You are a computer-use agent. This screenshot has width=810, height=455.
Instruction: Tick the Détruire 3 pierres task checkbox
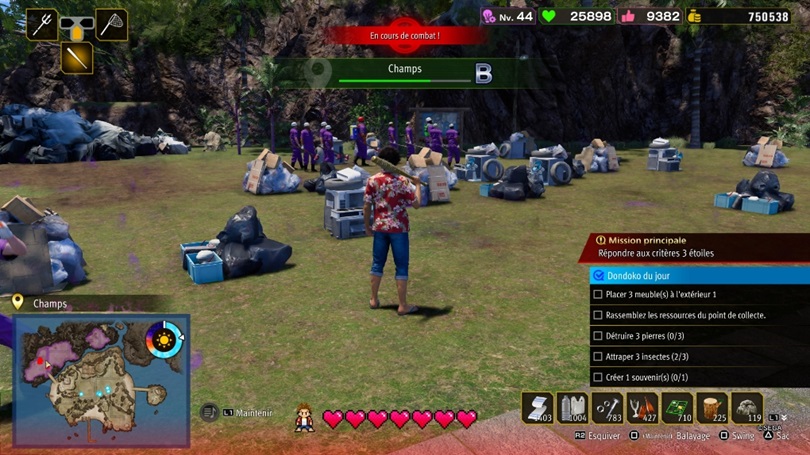598,336
